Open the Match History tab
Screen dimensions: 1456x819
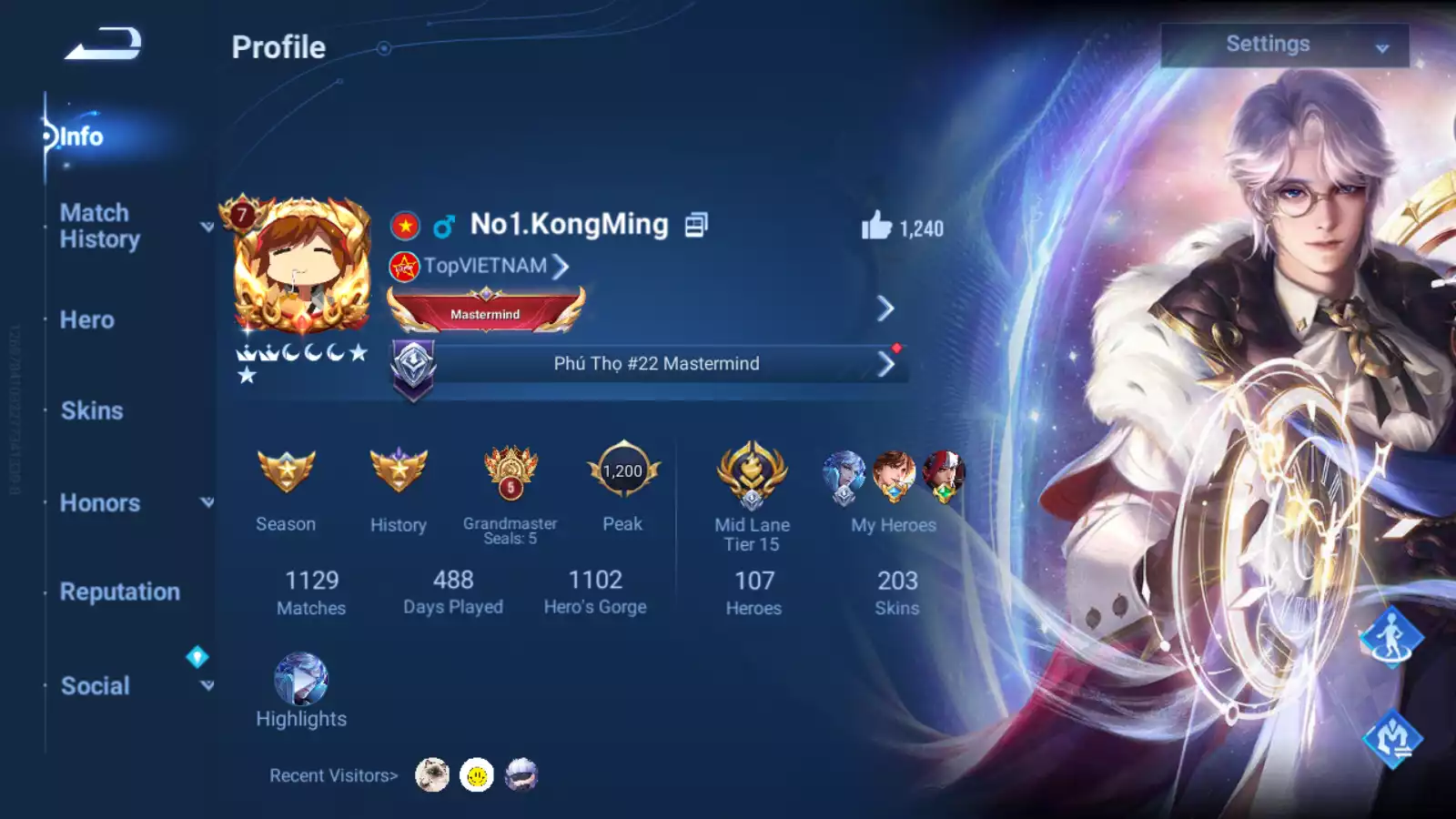coord(100,226)
